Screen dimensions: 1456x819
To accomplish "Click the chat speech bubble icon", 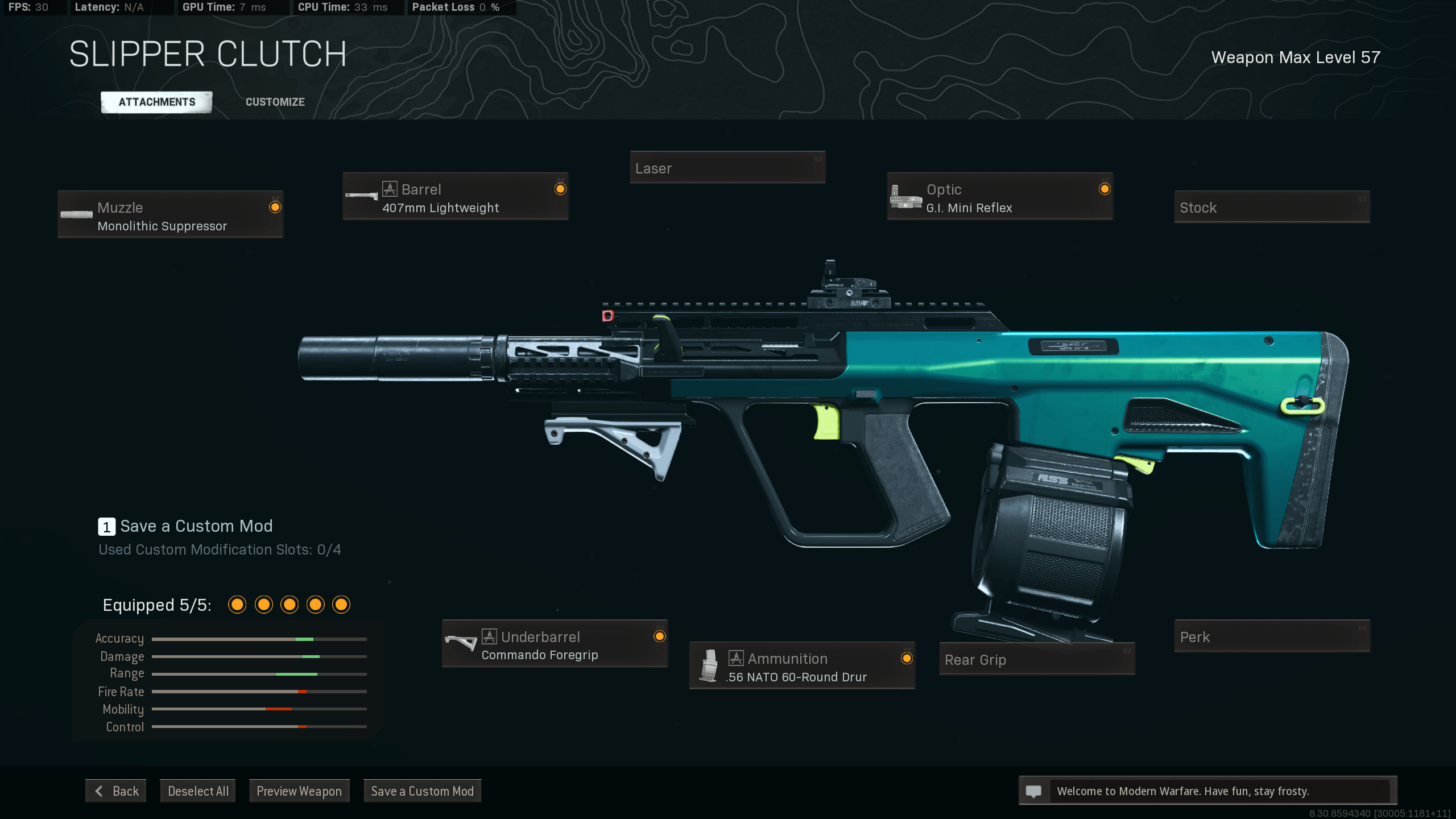I will tap(1032, 791).
